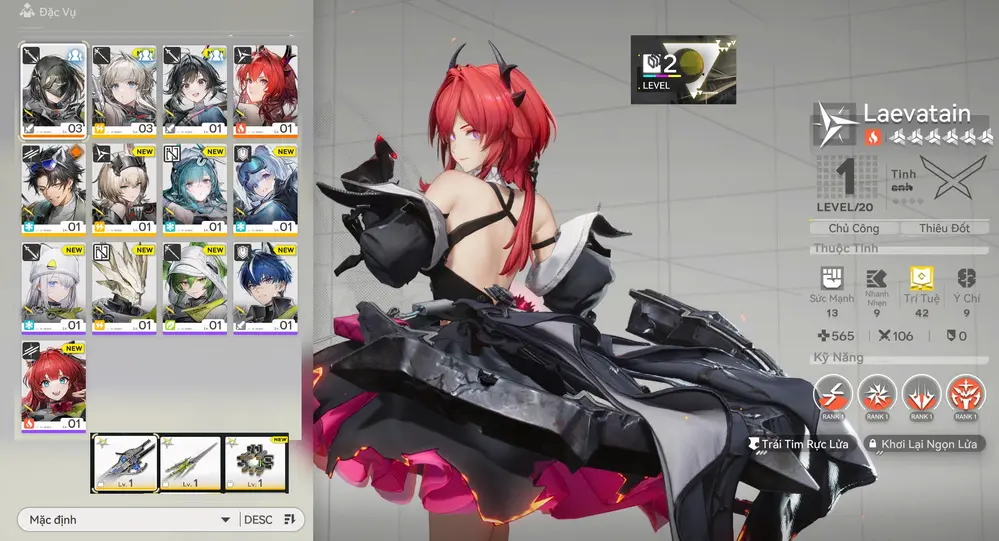View the Thiêu Đốt tag
Viewport: 999px width, 541px height.
(x=944, y=228)
